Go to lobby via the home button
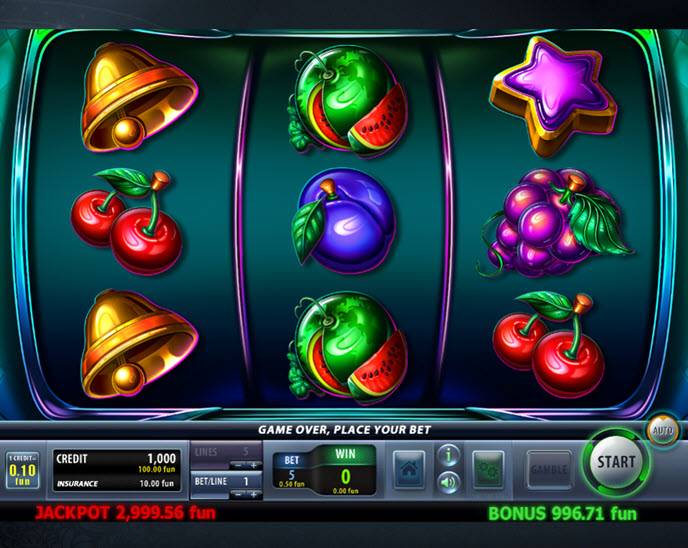This screenshot has height=548, width=688. point(408,470)
